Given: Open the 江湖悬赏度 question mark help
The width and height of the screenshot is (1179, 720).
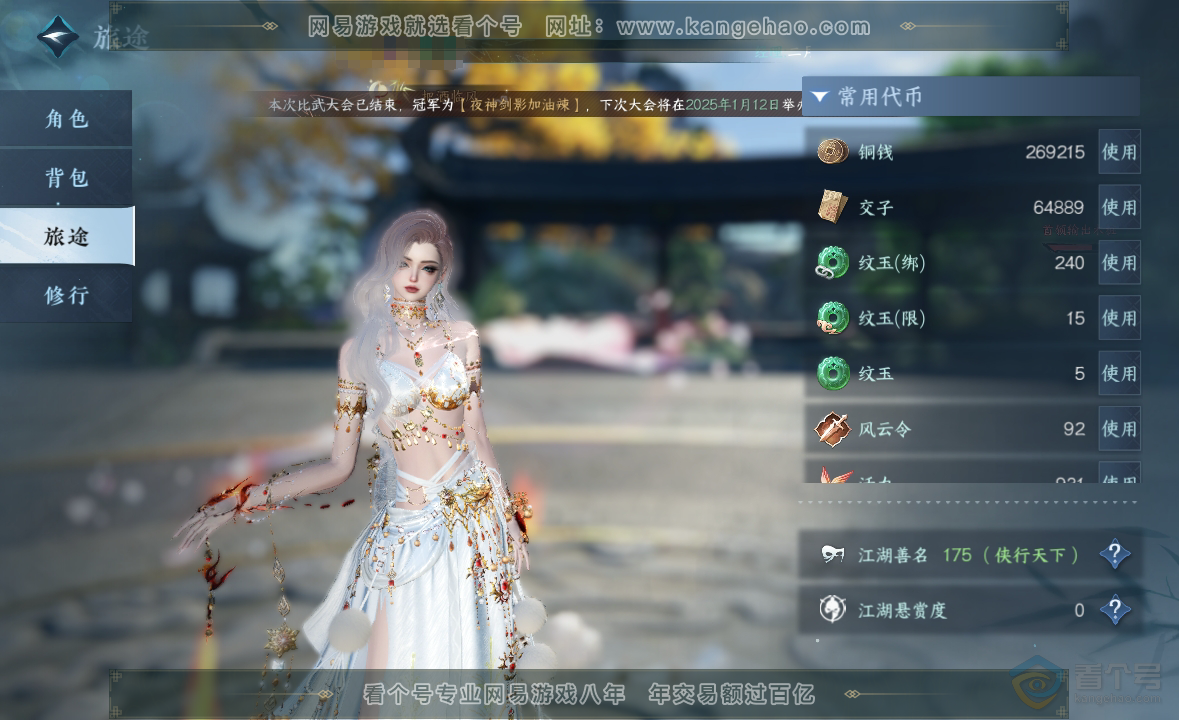Looking at the screenshot, I should click(x=1115, y=609).
